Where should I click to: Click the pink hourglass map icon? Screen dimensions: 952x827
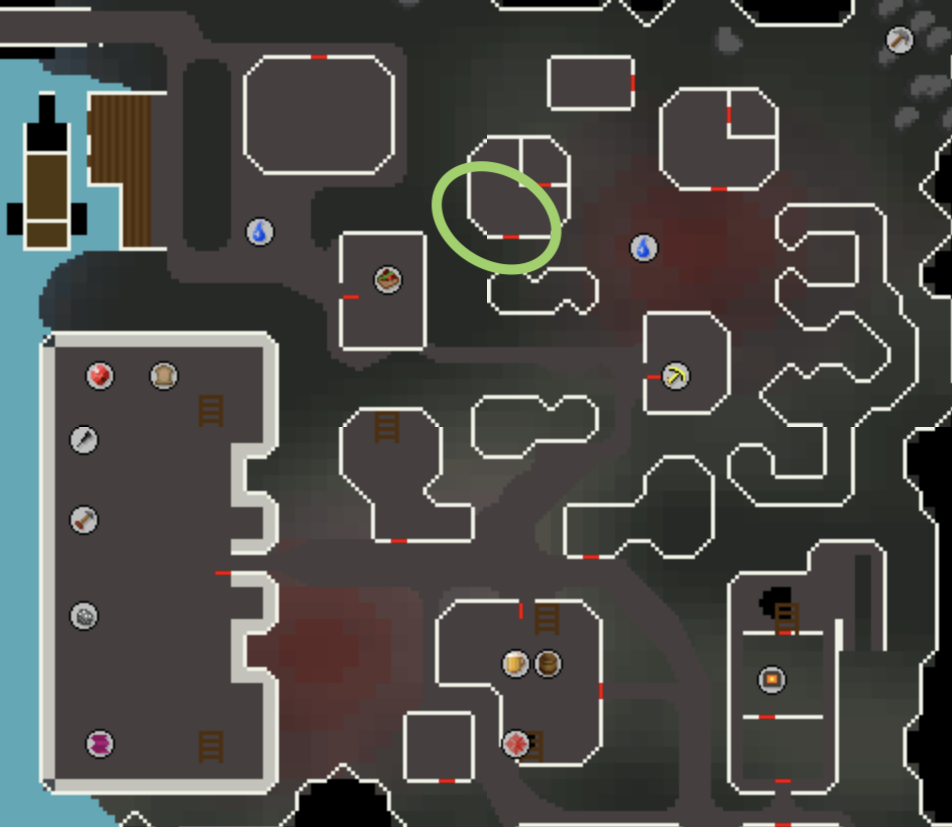[x=99, y=744]
